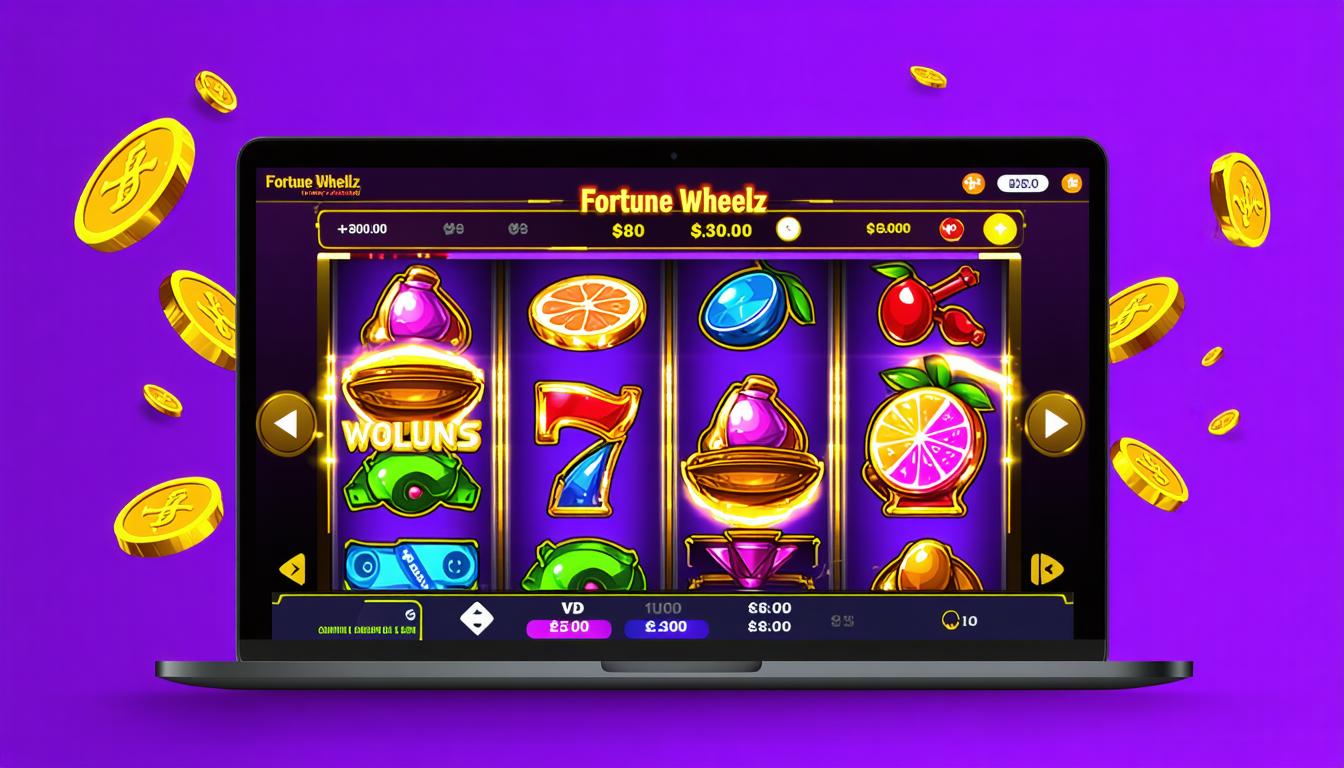Click the yellow star button in top bar
This screenshot has height=768, width=1344.
coord(999,229)
